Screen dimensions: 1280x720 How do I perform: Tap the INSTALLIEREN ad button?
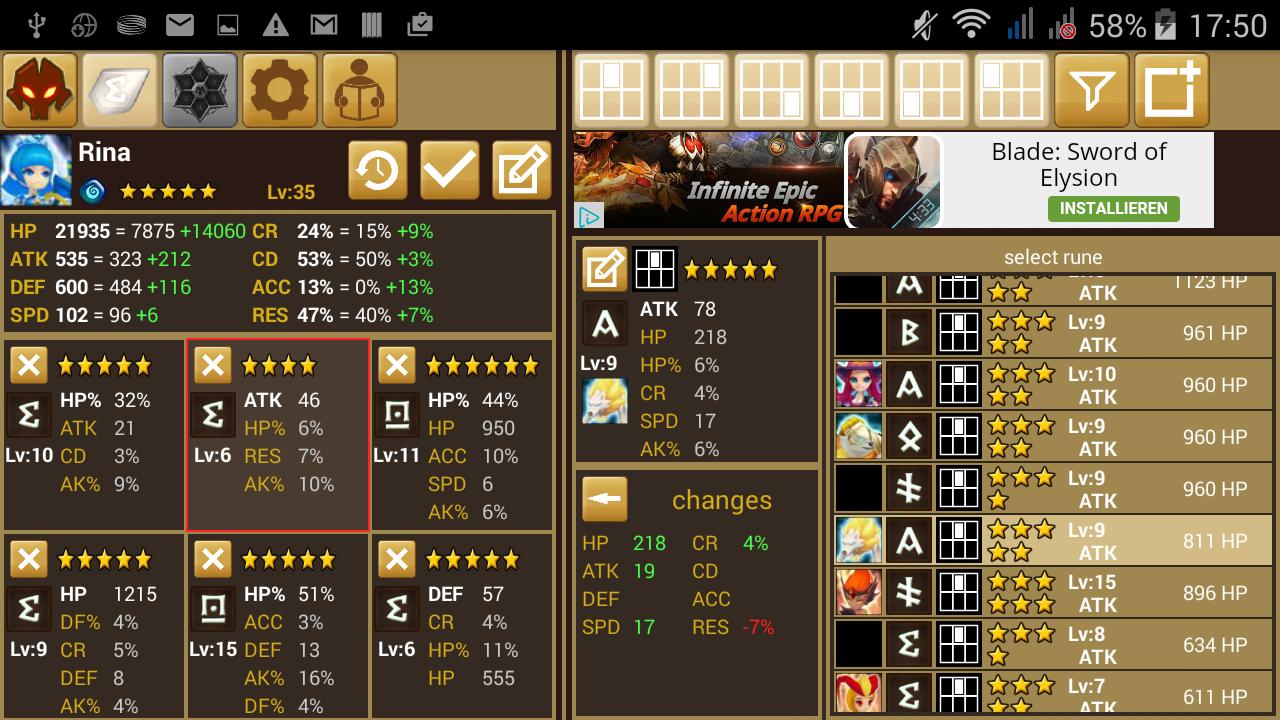(1113, 208)
